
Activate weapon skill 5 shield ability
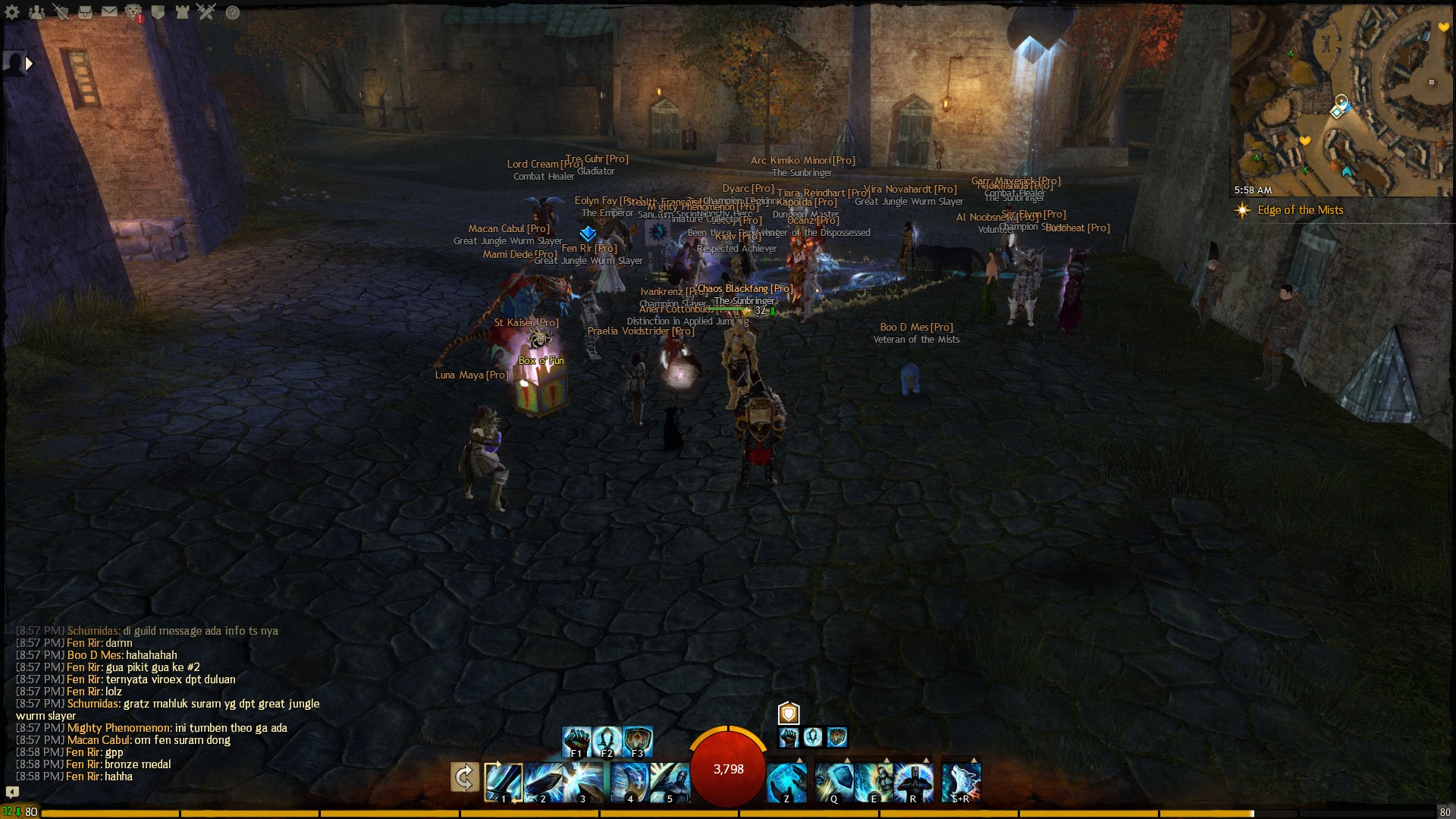[670, 783]
